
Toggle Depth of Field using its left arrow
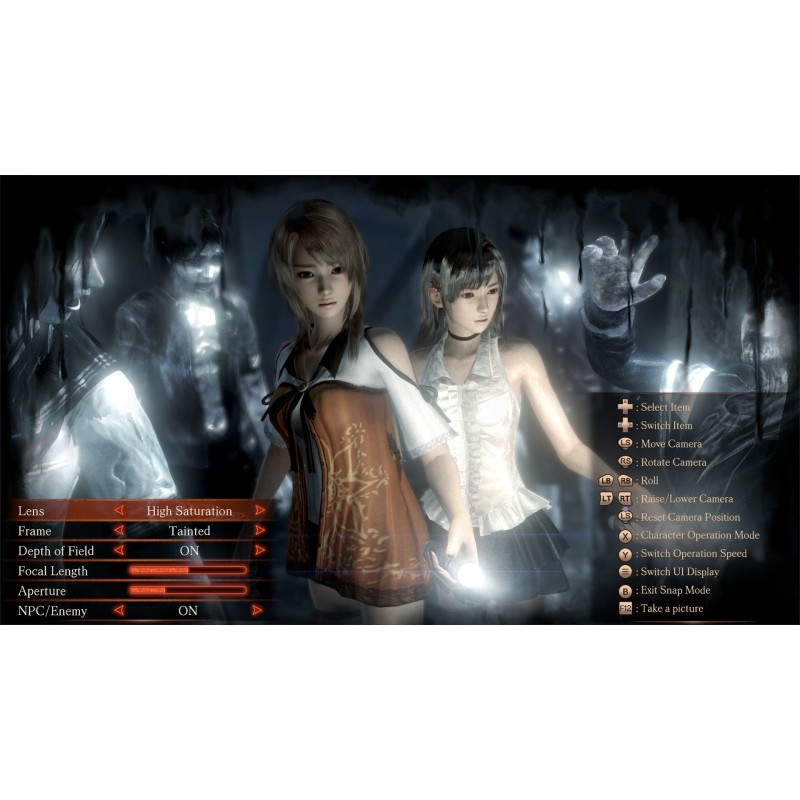tap(119, 551)
